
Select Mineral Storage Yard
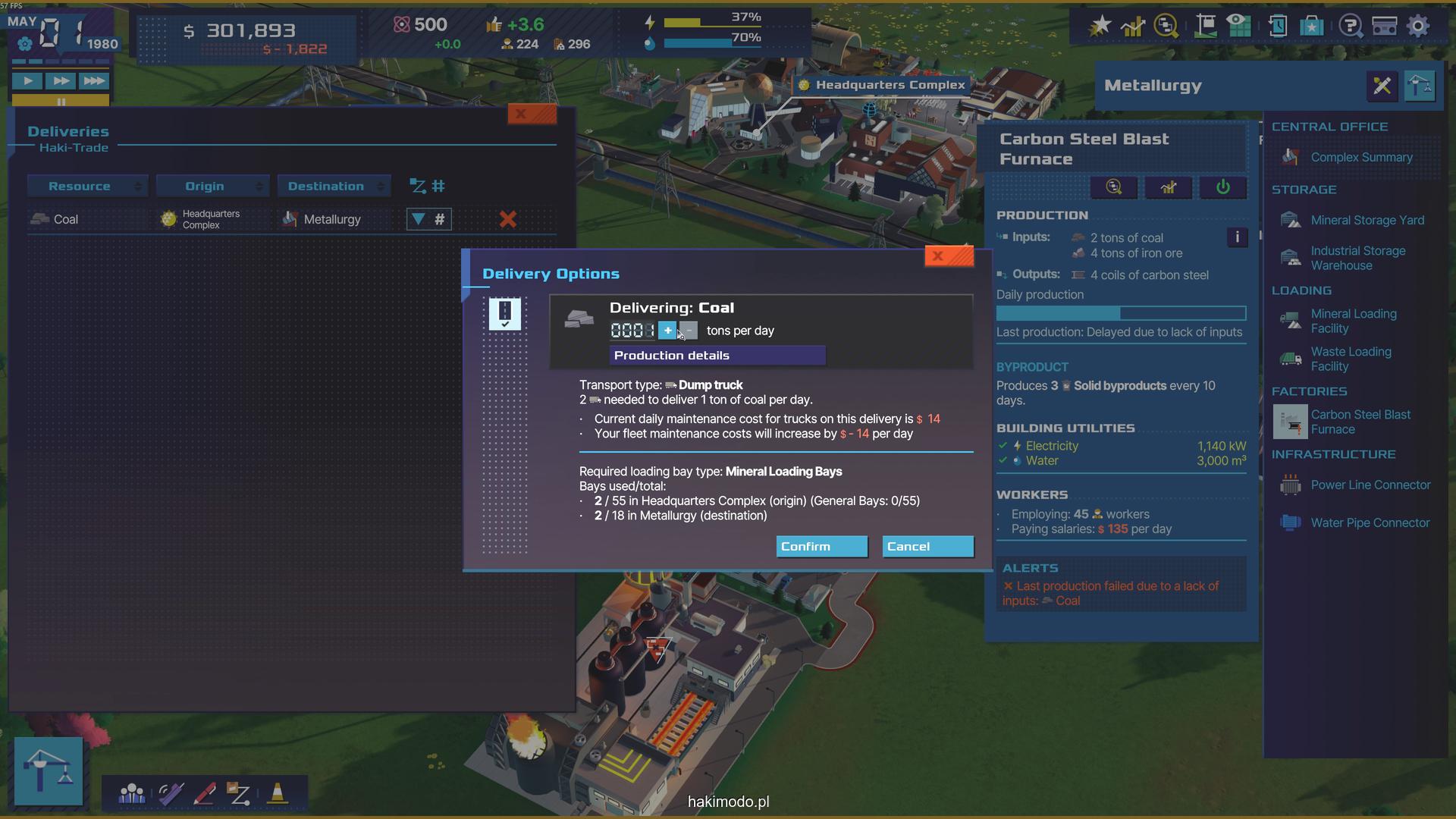tap(1367, 221)
